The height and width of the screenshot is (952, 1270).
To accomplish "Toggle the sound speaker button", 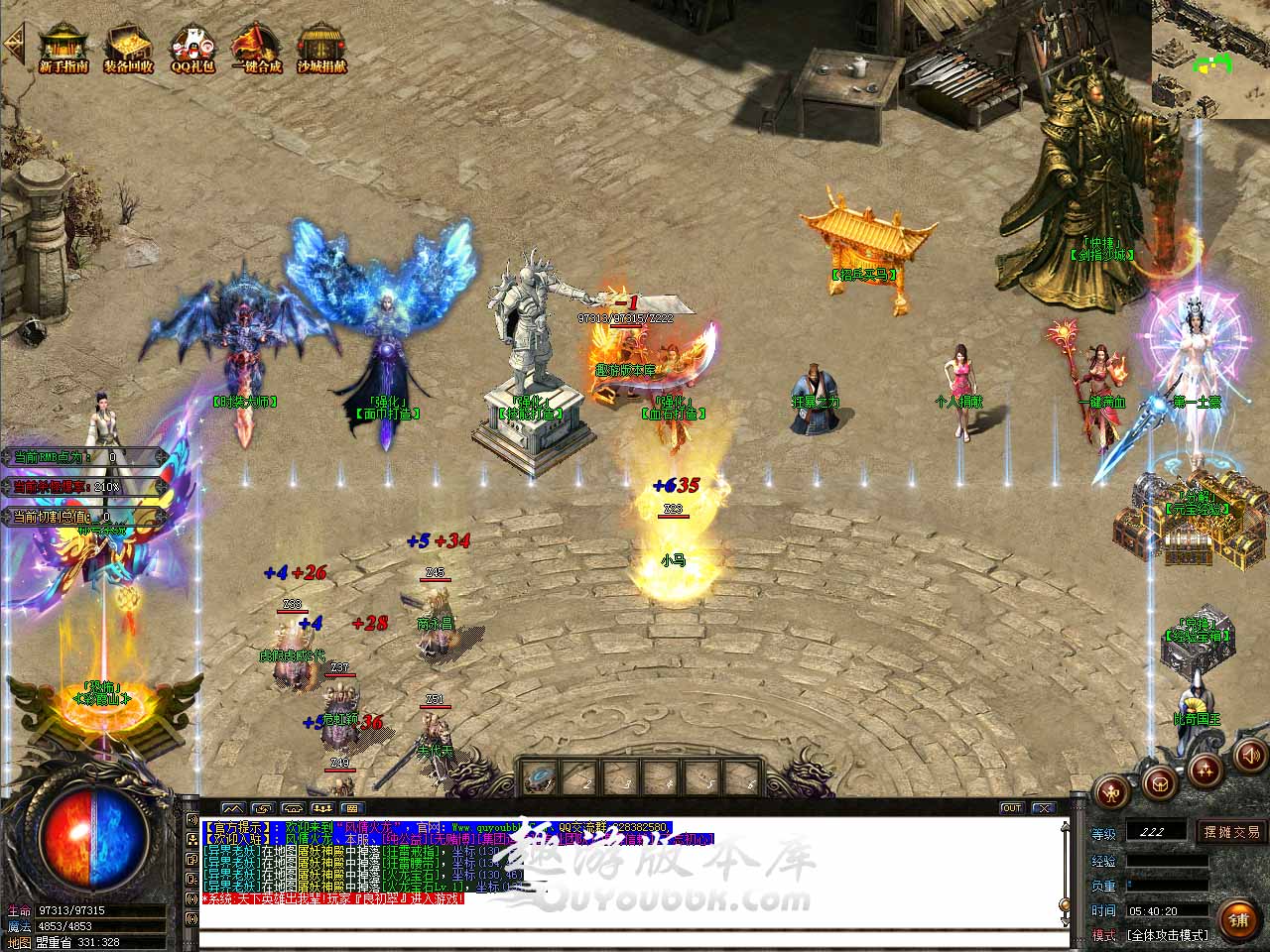I will coord(1248,758).
